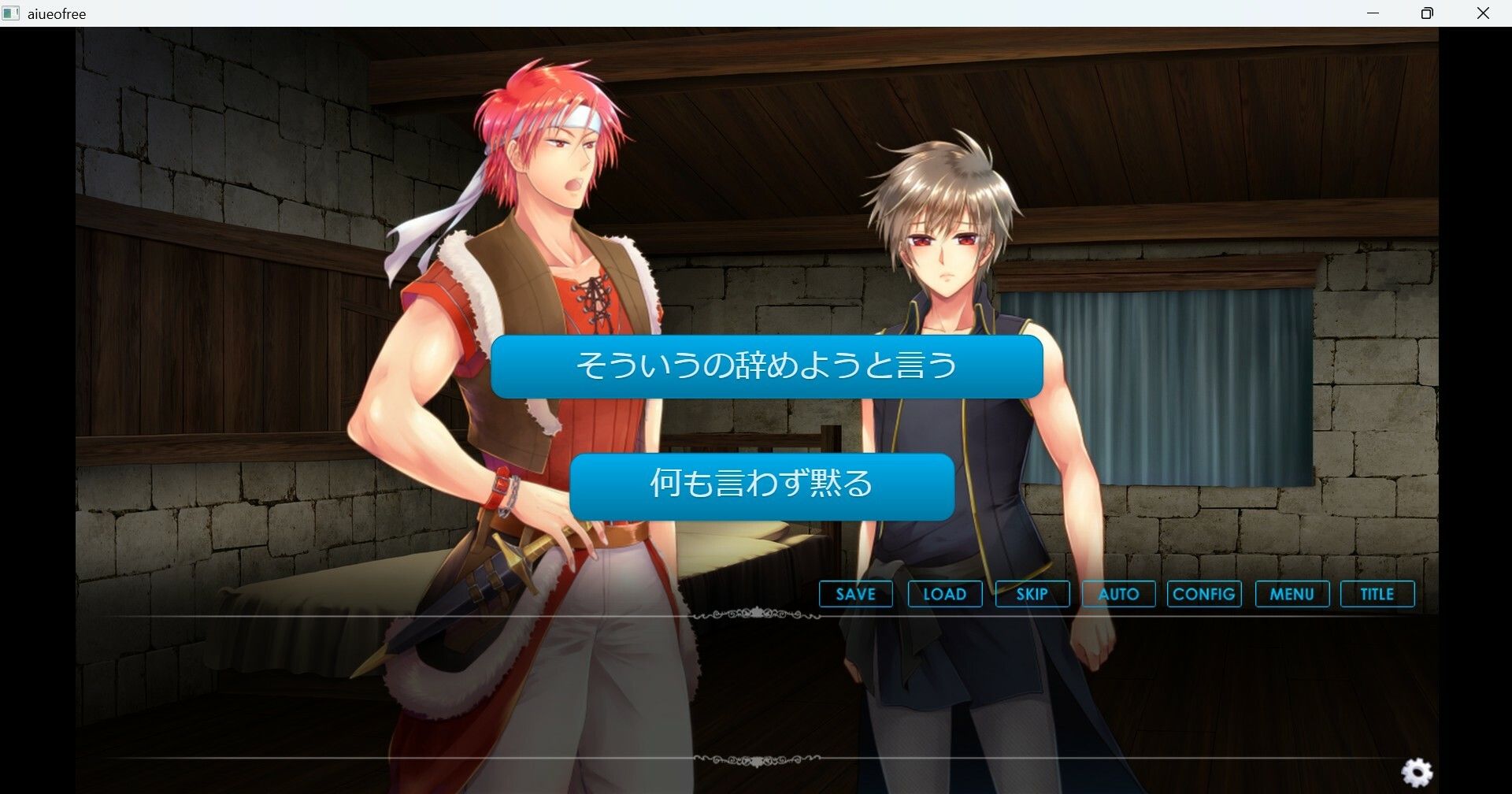Image resolution: width=1512 pixels, height=794 pixels.
Task: Restore the aiueofree window size
Action: tap(1427, 13)
